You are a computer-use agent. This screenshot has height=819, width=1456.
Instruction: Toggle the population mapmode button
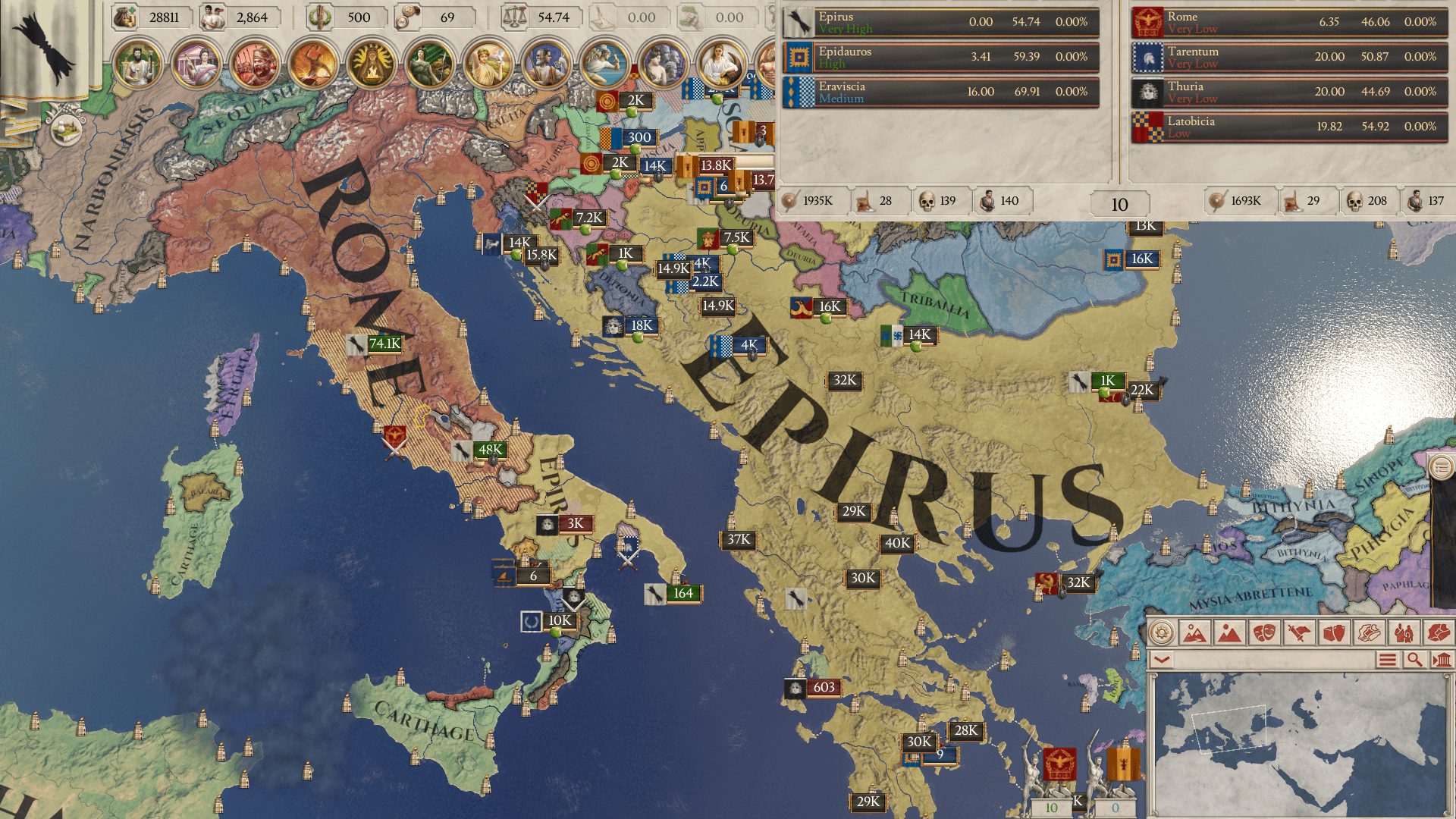tap(1402, 632)
